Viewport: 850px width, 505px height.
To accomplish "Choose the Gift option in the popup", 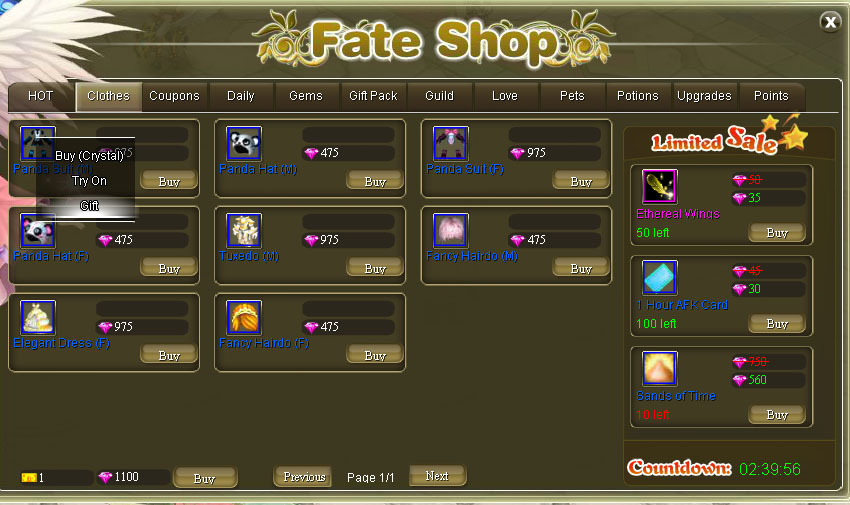I will [x=89, y=206].
